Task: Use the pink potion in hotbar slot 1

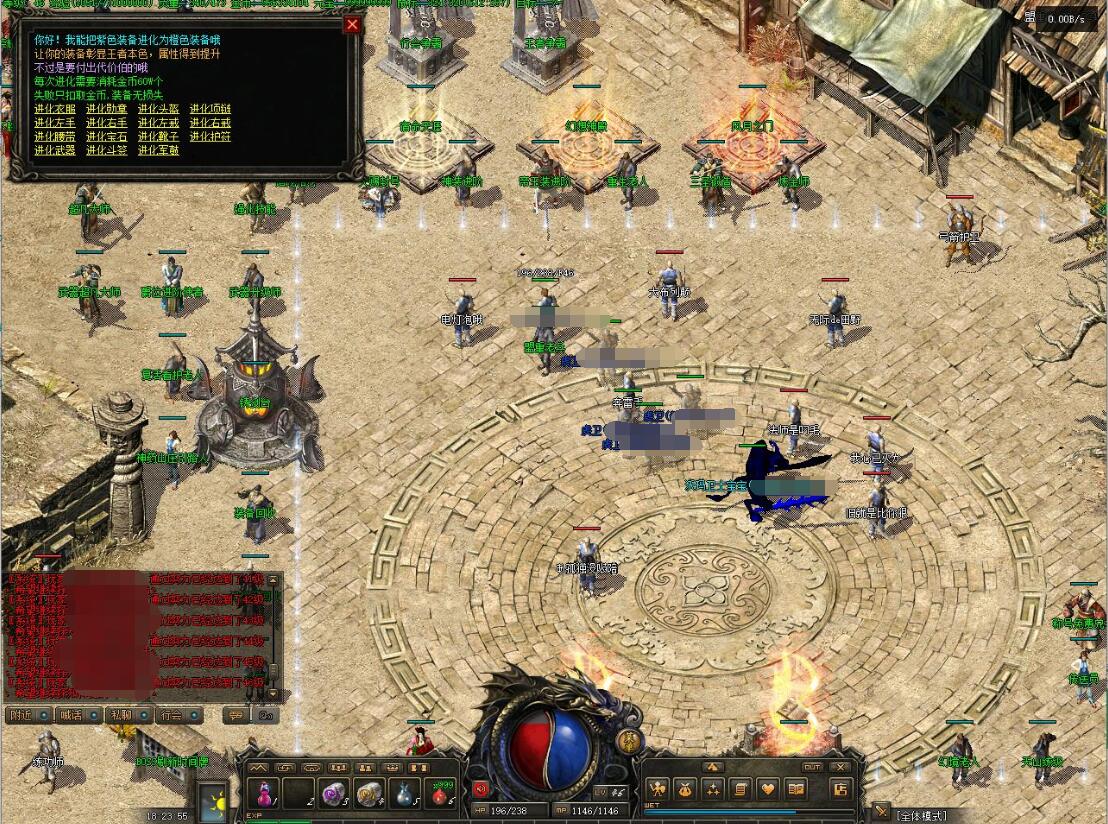Action: tap(264, 793)
